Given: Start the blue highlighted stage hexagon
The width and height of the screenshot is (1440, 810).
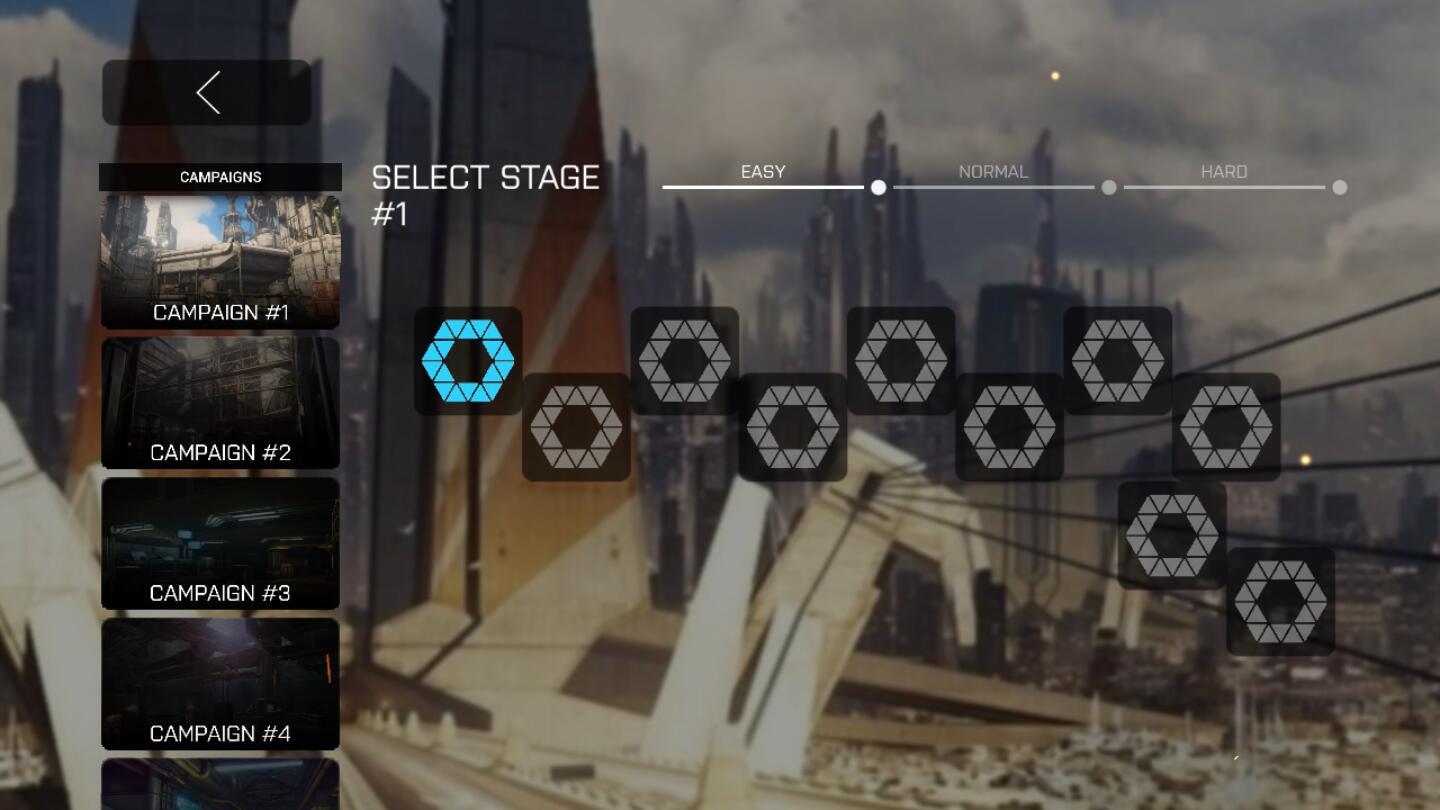Looking at the screenshot, I should tap(468, 361).
